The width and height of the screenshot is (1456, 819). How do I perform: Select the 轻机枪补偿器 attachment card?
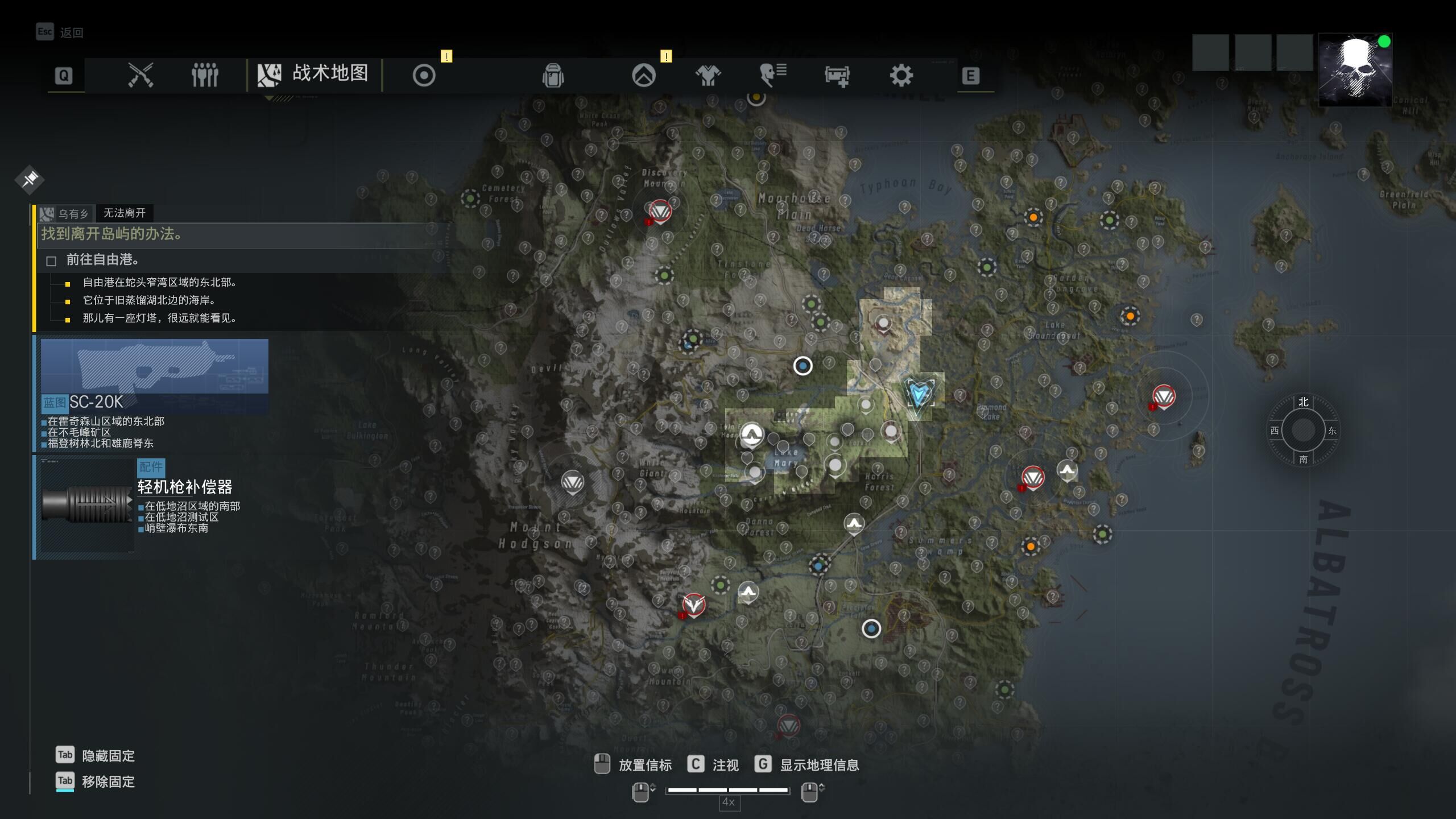[142, 505]
